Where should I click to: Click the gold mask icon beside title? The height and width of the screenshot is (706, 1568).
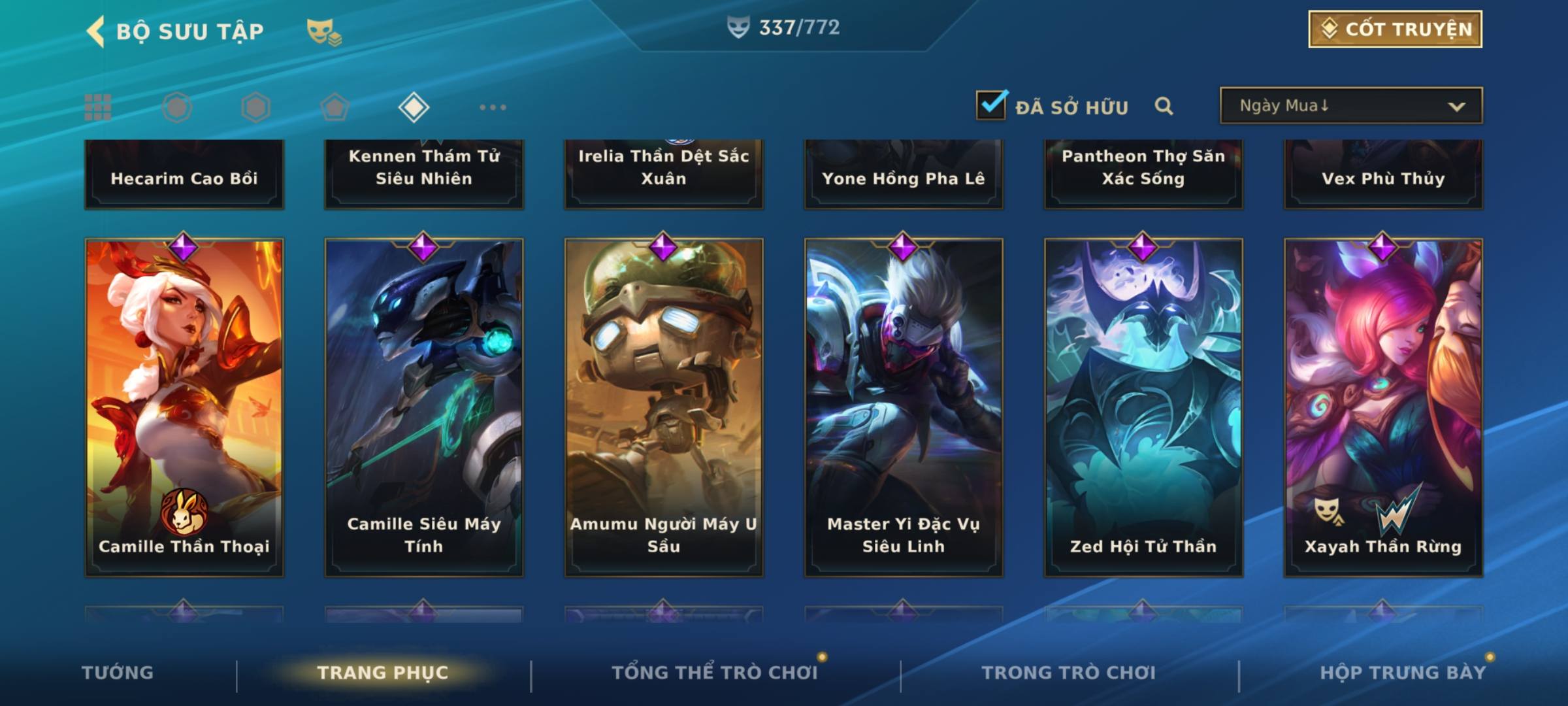[323, 31]
